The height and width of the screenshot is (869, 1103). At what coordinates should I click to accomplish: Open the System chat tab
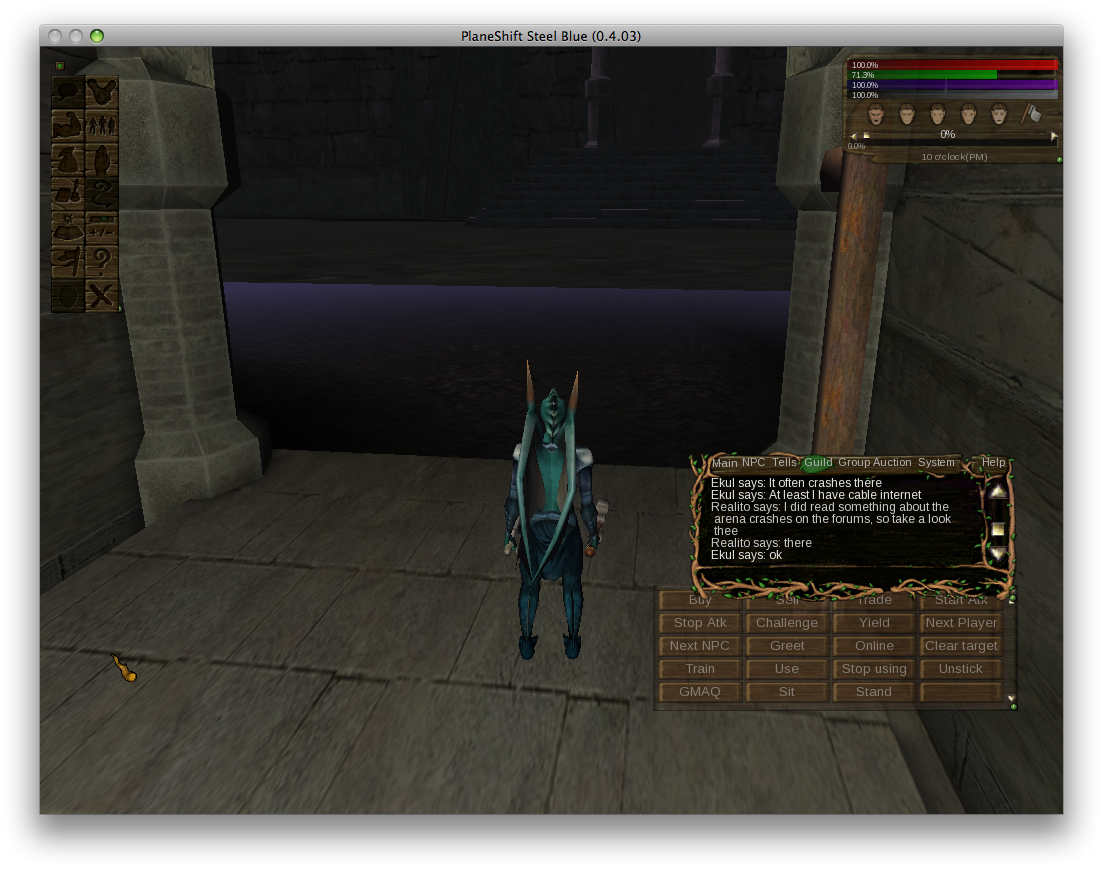(936, 463)
